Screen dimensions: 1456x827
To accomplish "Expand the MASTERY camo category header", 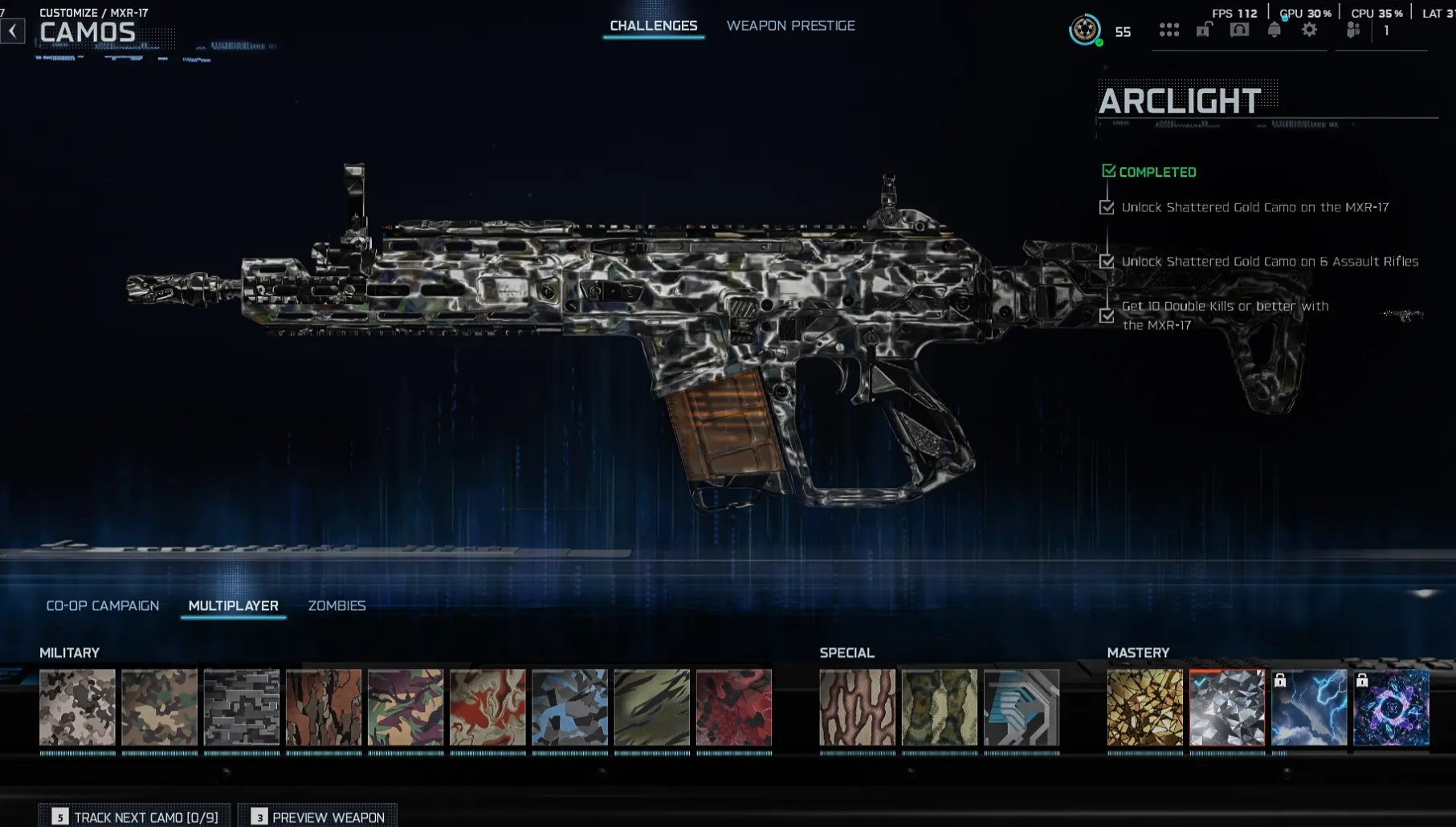I will click(x=1138, y=653).
